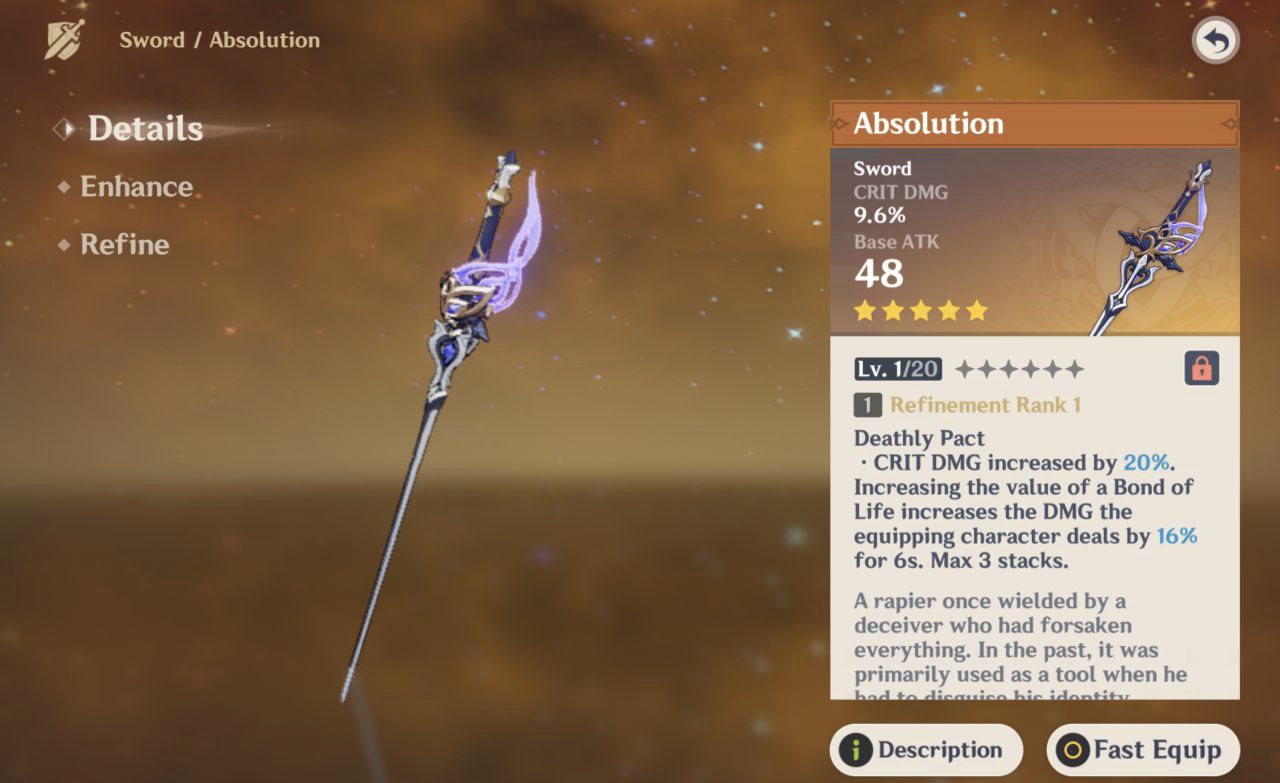
Task: Click the info icon on the Description button
Action: 857,749
